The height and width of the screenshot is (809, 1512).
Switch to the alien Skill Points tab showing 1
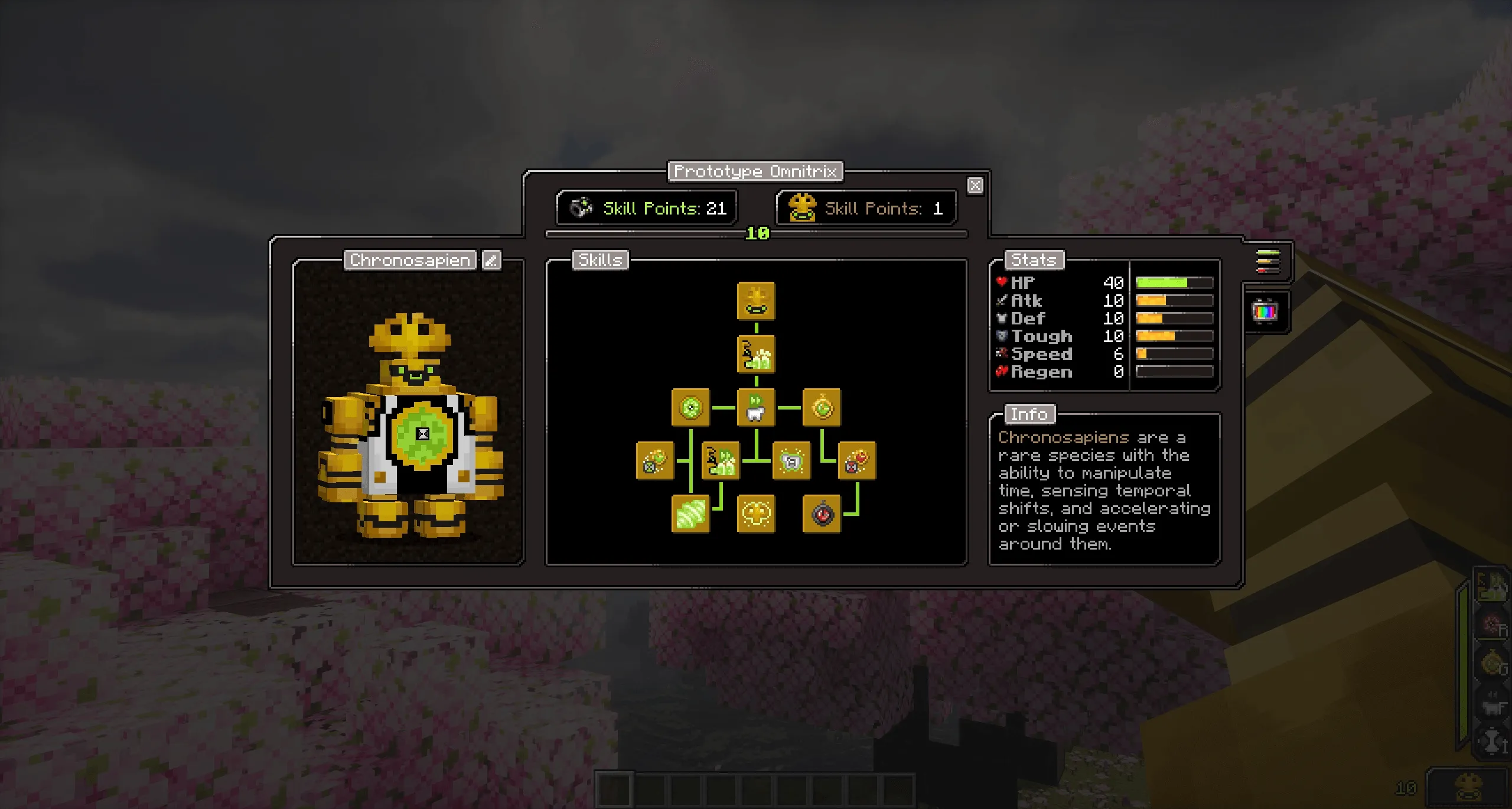866,208
